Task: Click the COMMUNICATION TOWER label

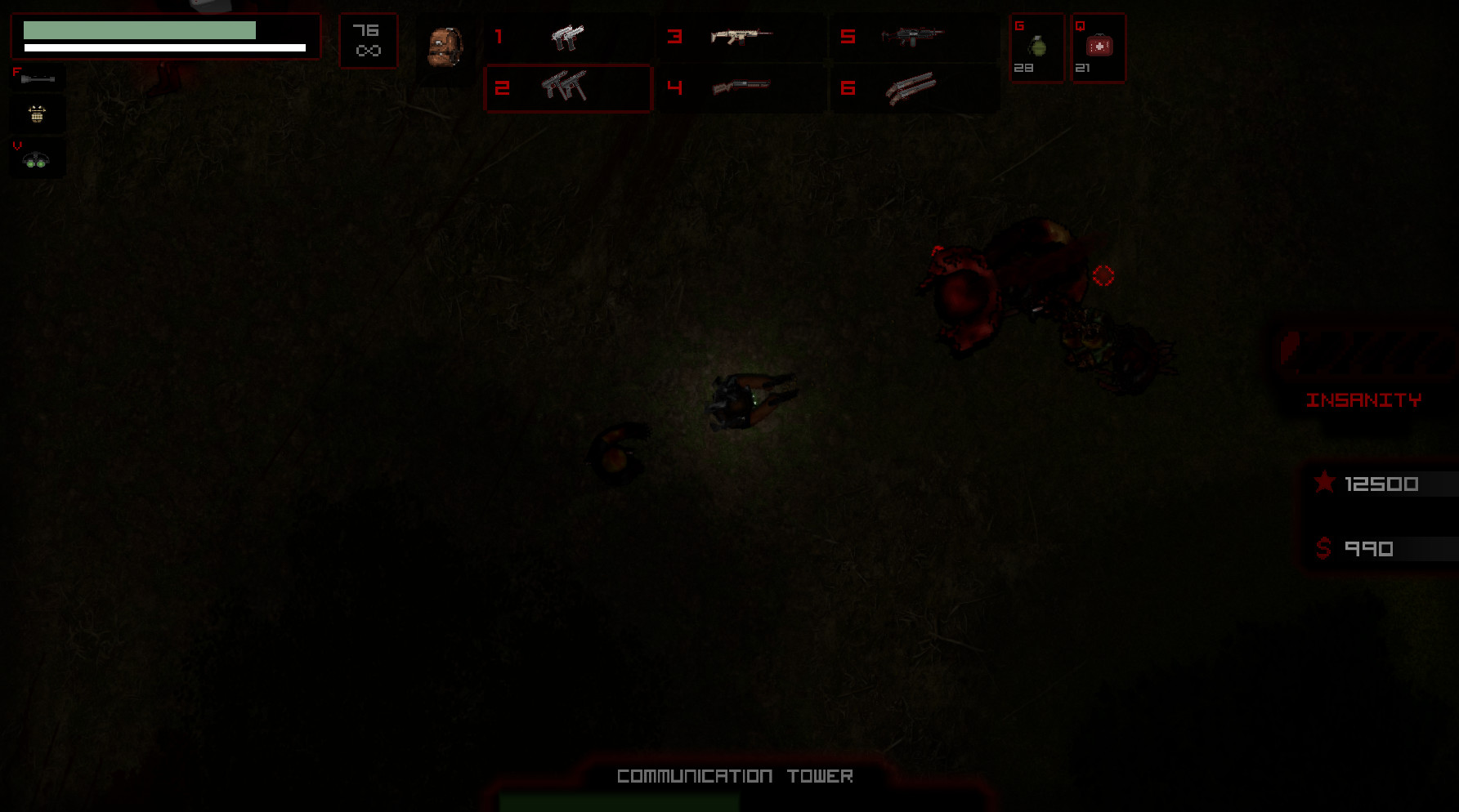Action: (735, 776)
